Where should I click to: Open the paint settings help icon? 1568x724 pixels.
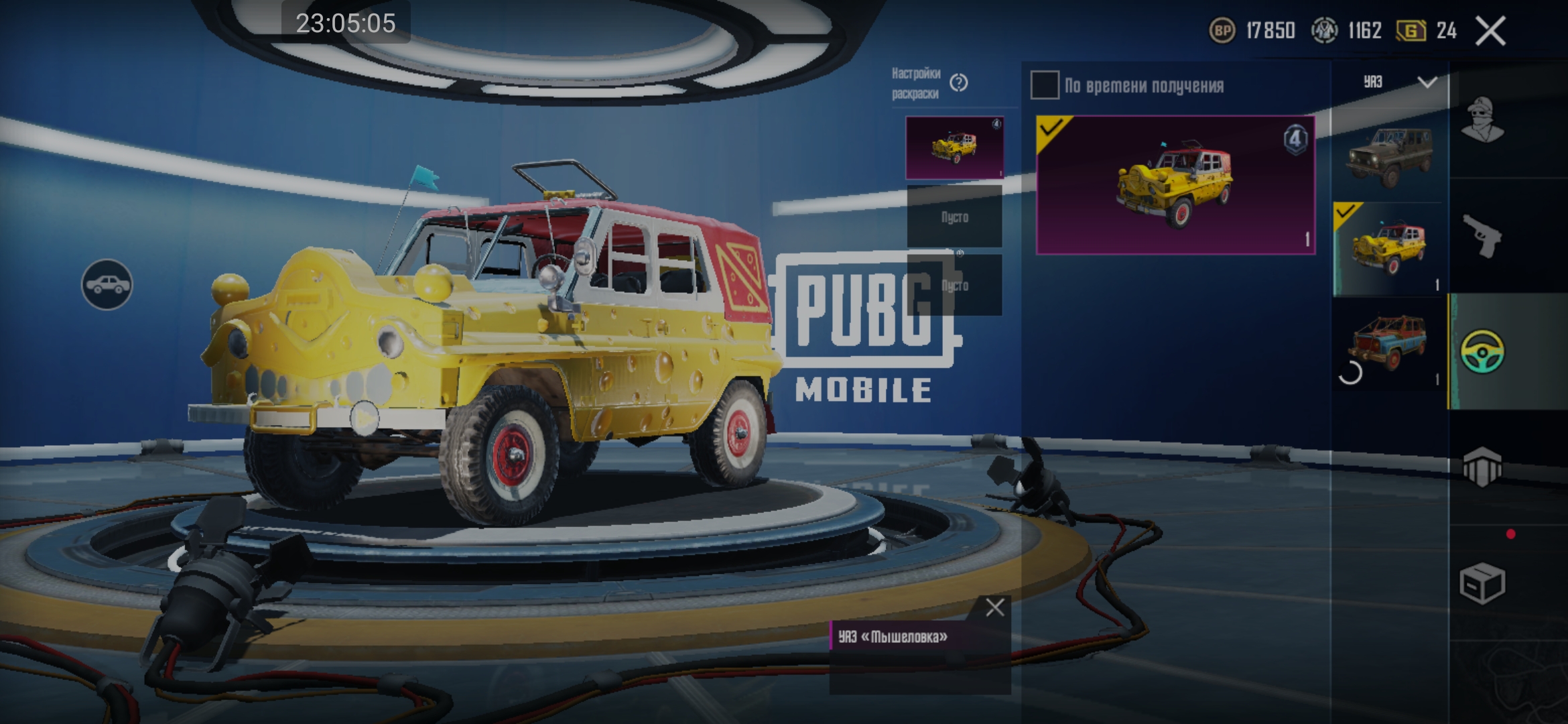tap(959, 83)
